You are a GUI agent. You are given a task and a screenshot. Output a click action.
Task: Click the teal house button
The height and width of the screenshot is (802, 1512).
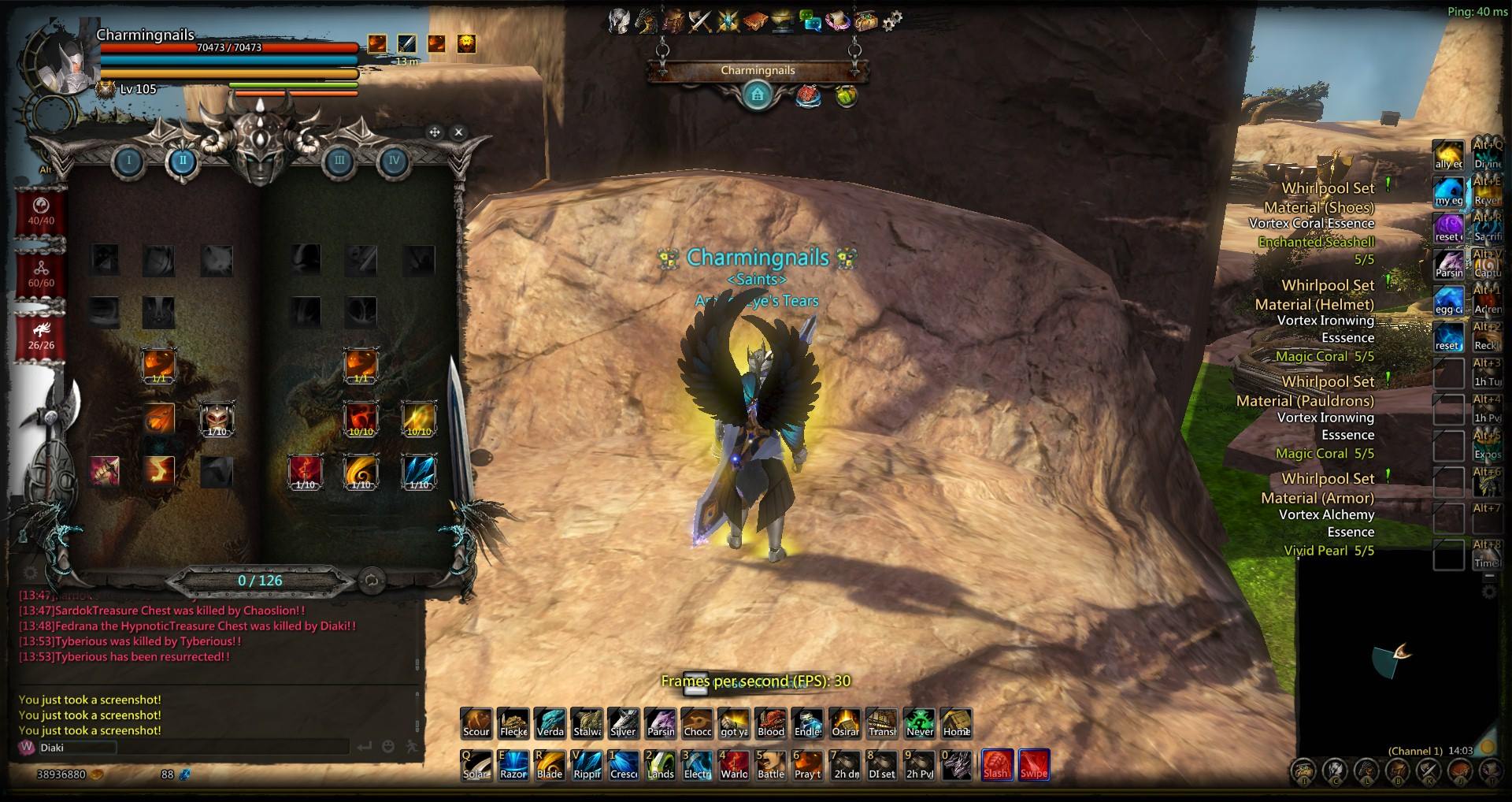[x=758, y=96]
